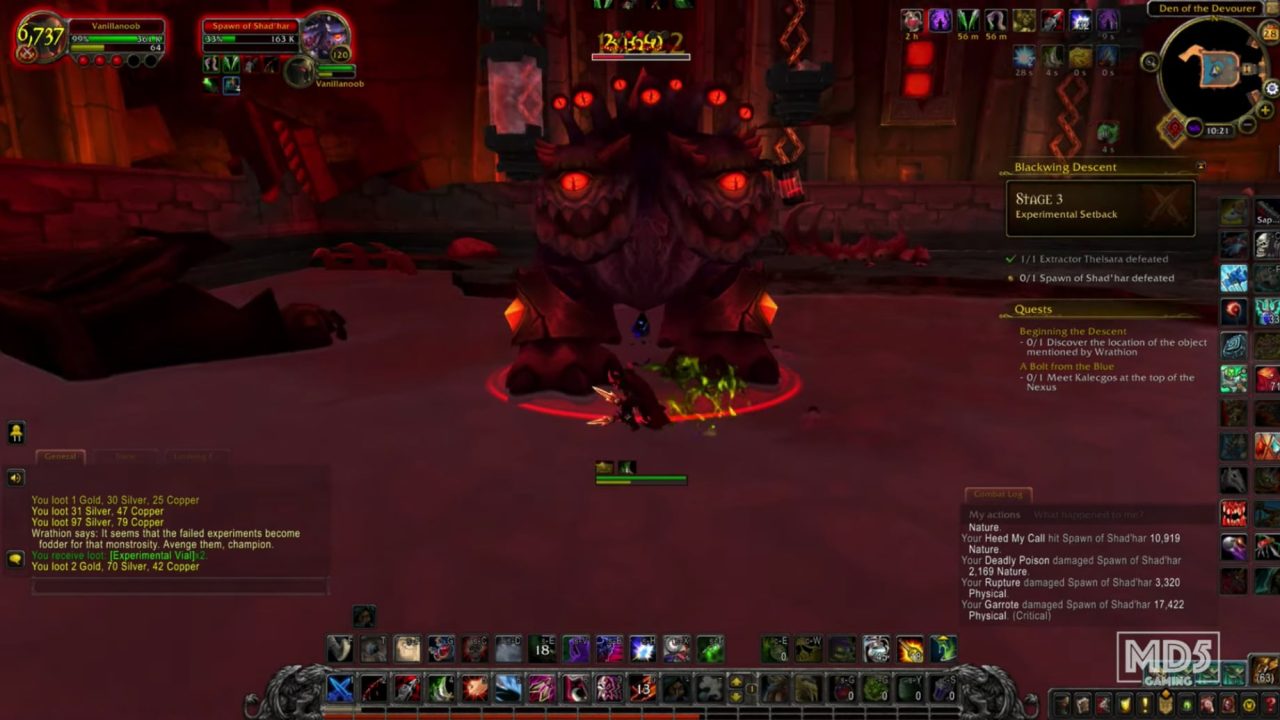Click the green checkmark on Extractor Thelsara objective
The width and height of the screenshot is (1280, 720).
(1011, 258)
